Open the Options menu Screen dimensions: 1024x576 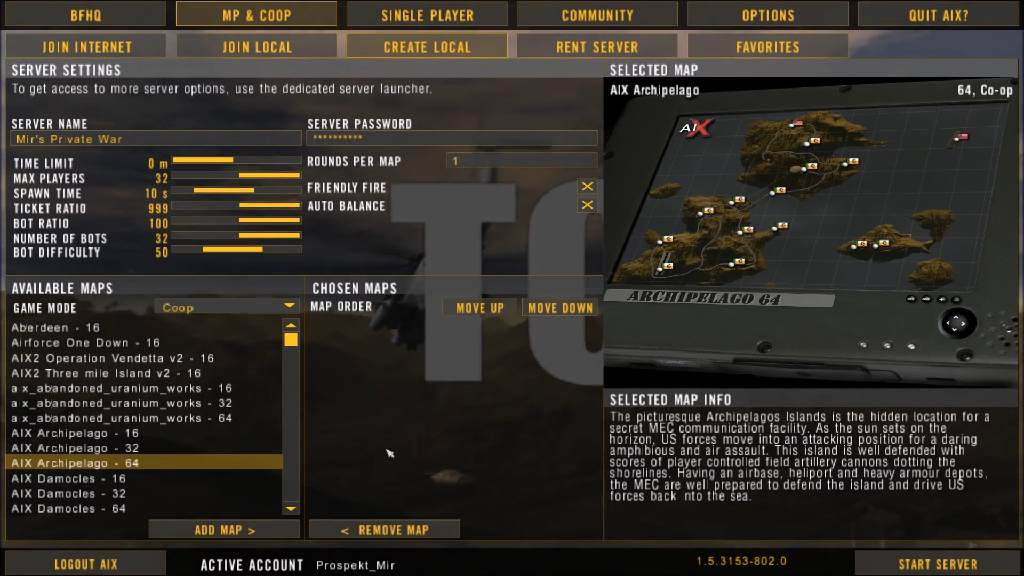coord(767,15)
